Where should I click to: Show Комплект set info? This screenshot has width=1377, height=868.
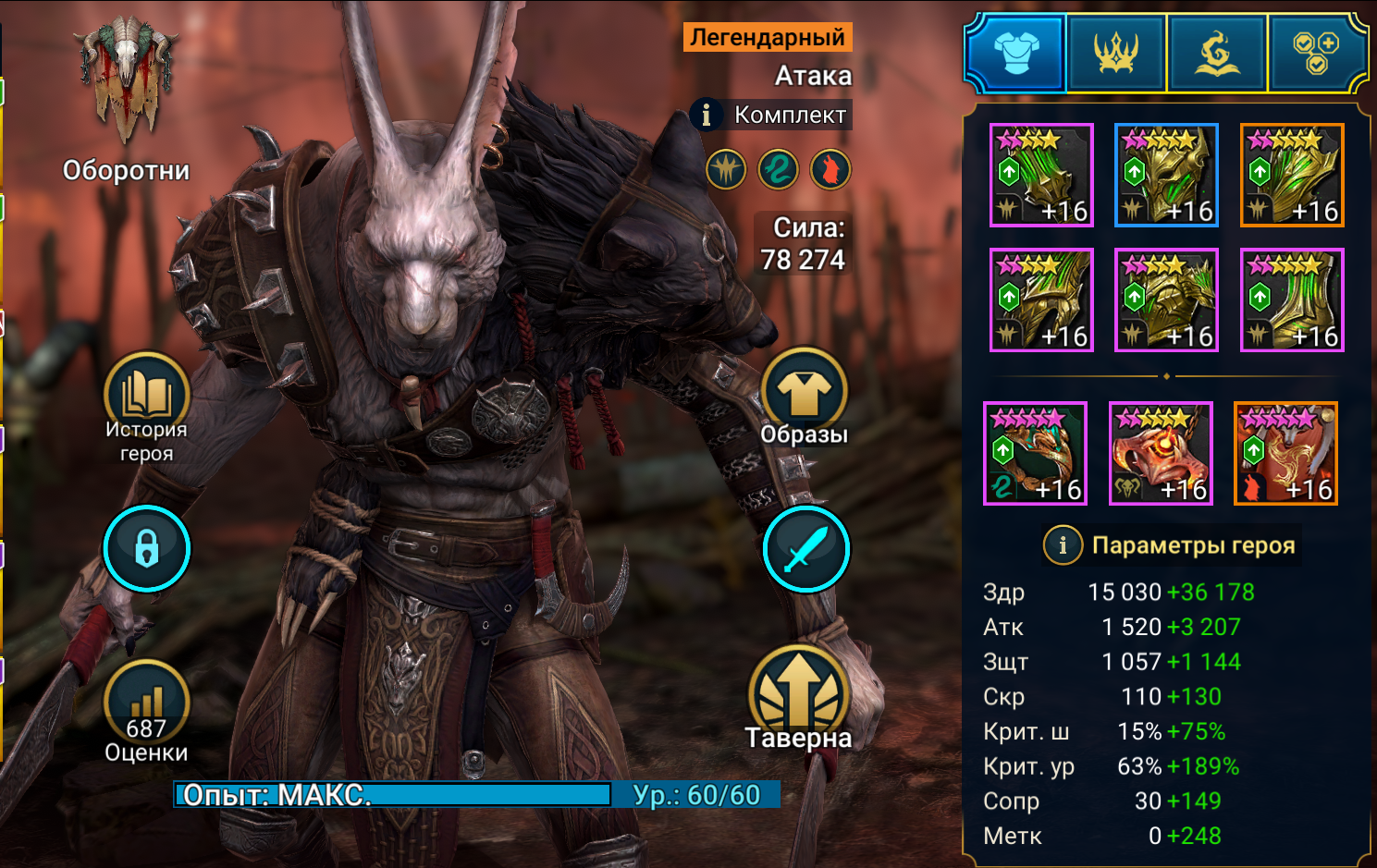[x=707, y=115]
